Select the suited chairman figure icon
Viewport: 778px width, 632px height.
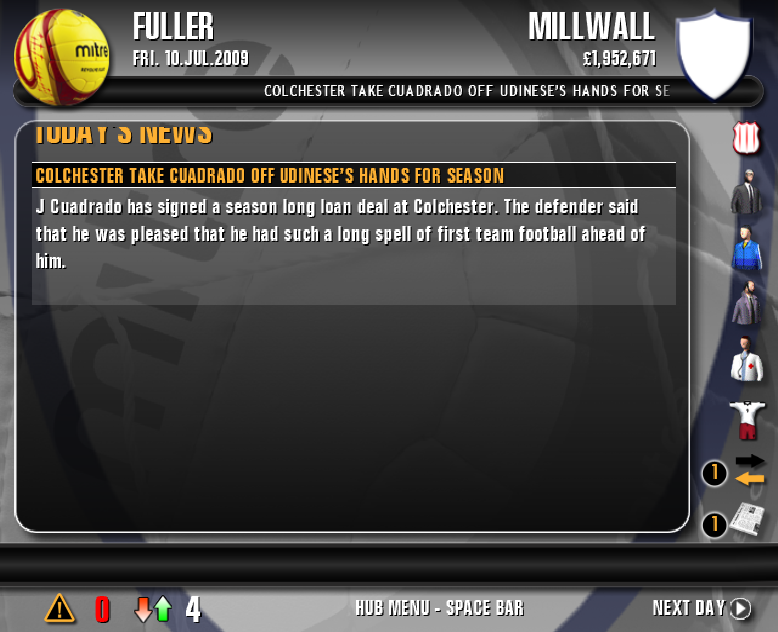point(746,194)
